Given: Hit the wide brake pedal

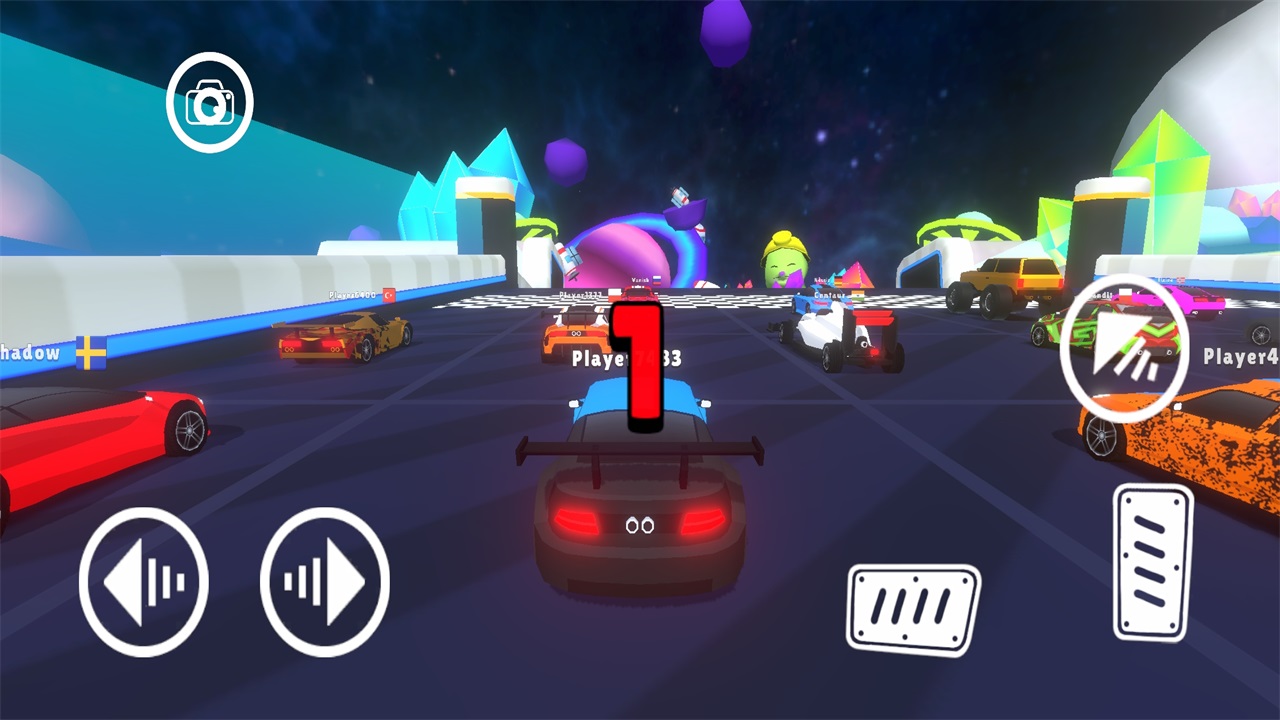Looking at the screenshot, I should [914, 608].
